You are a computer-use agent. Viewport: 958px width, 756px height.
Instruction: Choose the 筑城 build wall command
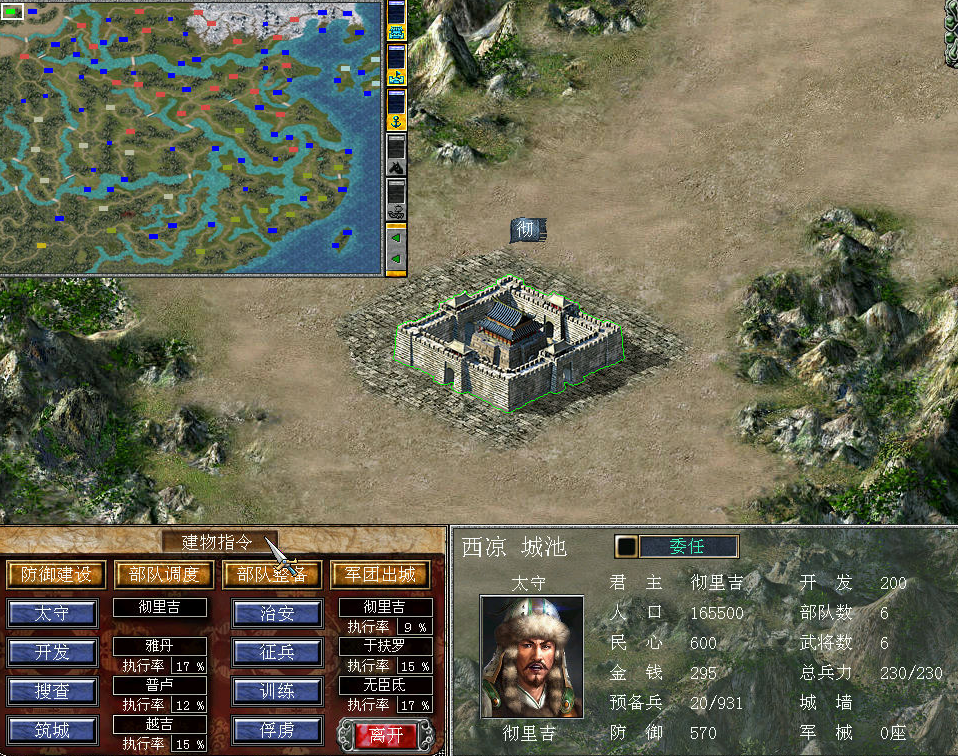tap(53, 730)
